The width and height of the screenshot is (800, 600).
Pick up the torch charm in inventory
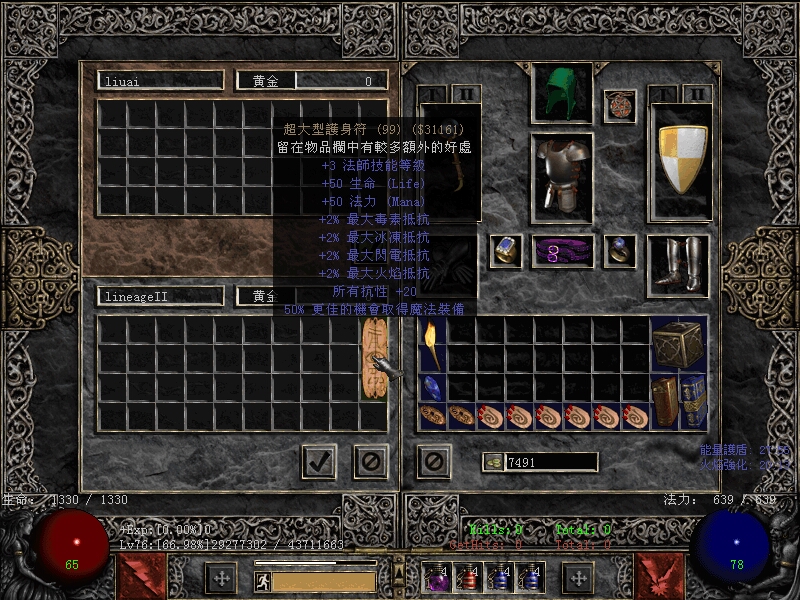(x=432, y=345)
